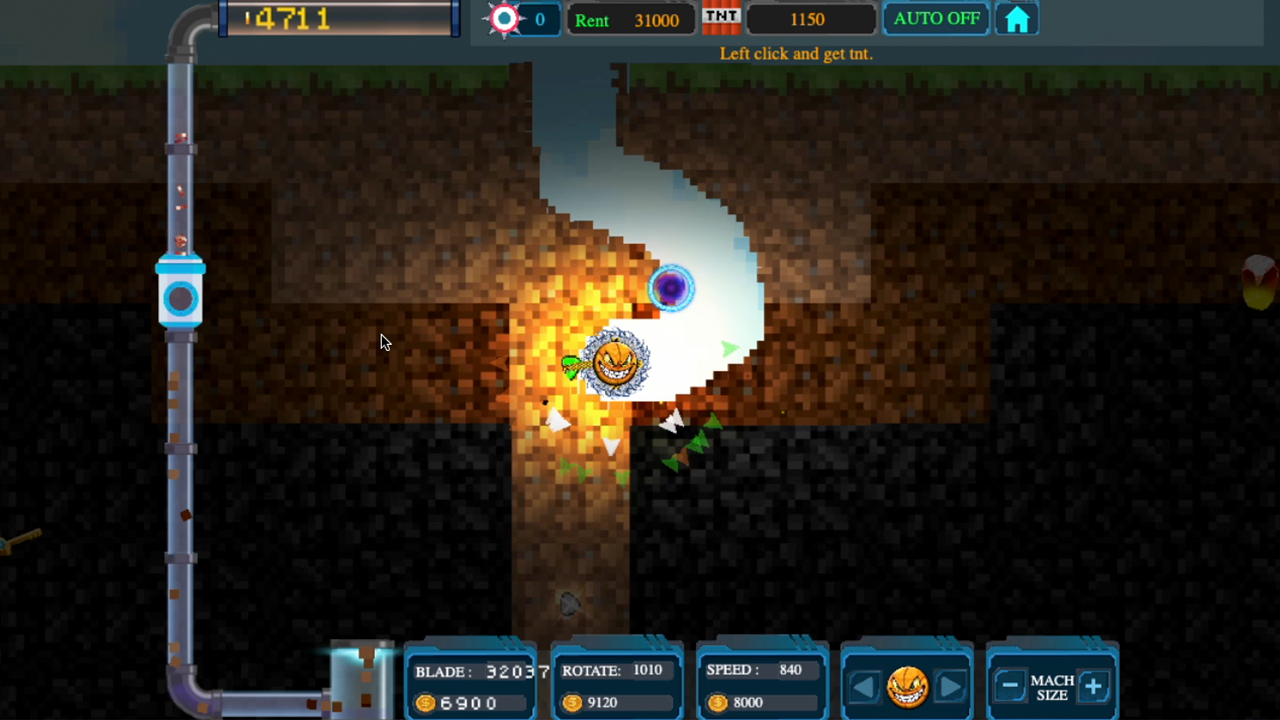This screenshot has width=1280, height=720.
Task: Toggle machine size down with the minus control
Action: coord(1008,685)
